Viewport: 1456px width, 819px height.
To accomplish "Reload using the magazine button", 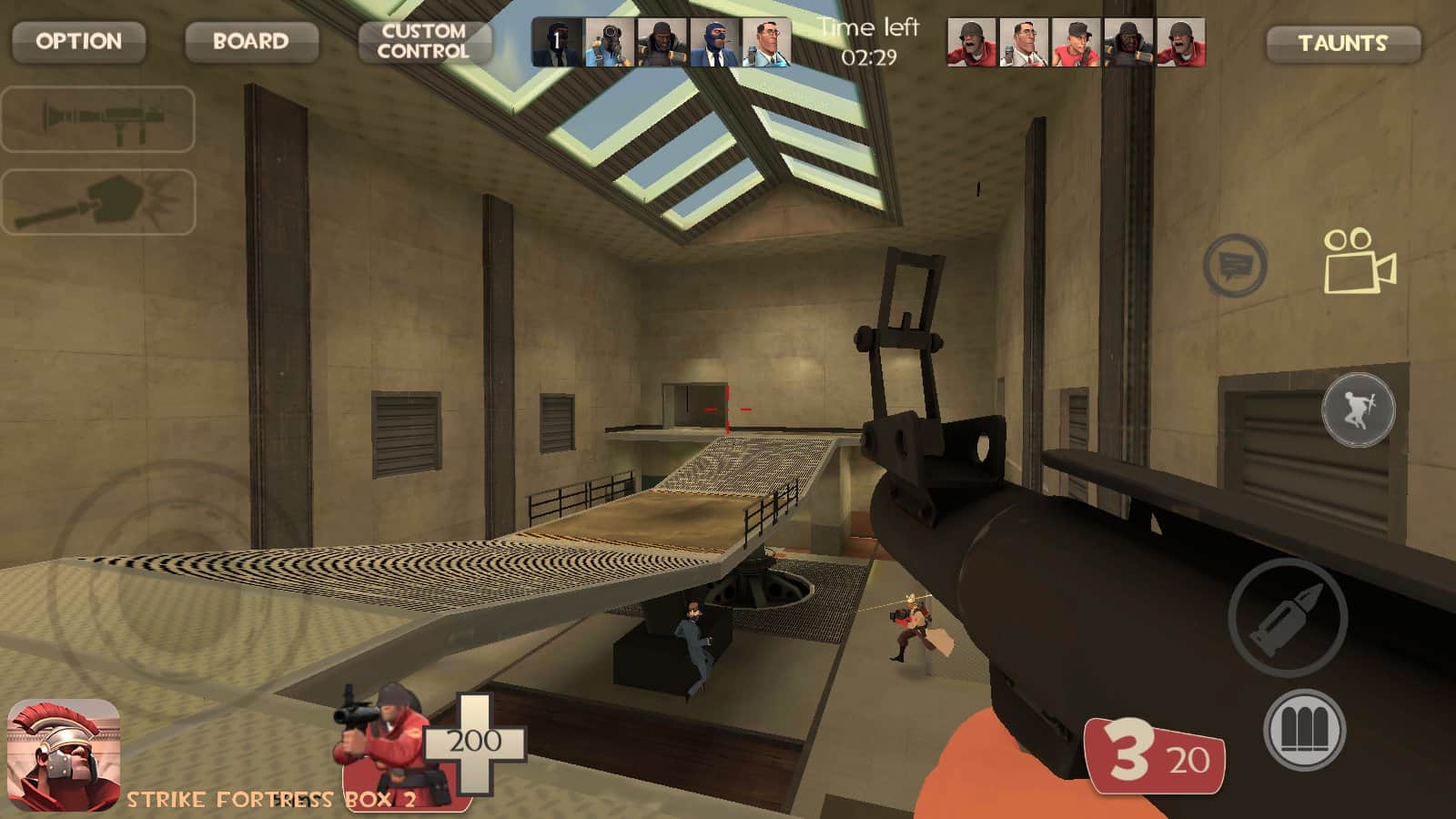I will [x=1304, y=730].
